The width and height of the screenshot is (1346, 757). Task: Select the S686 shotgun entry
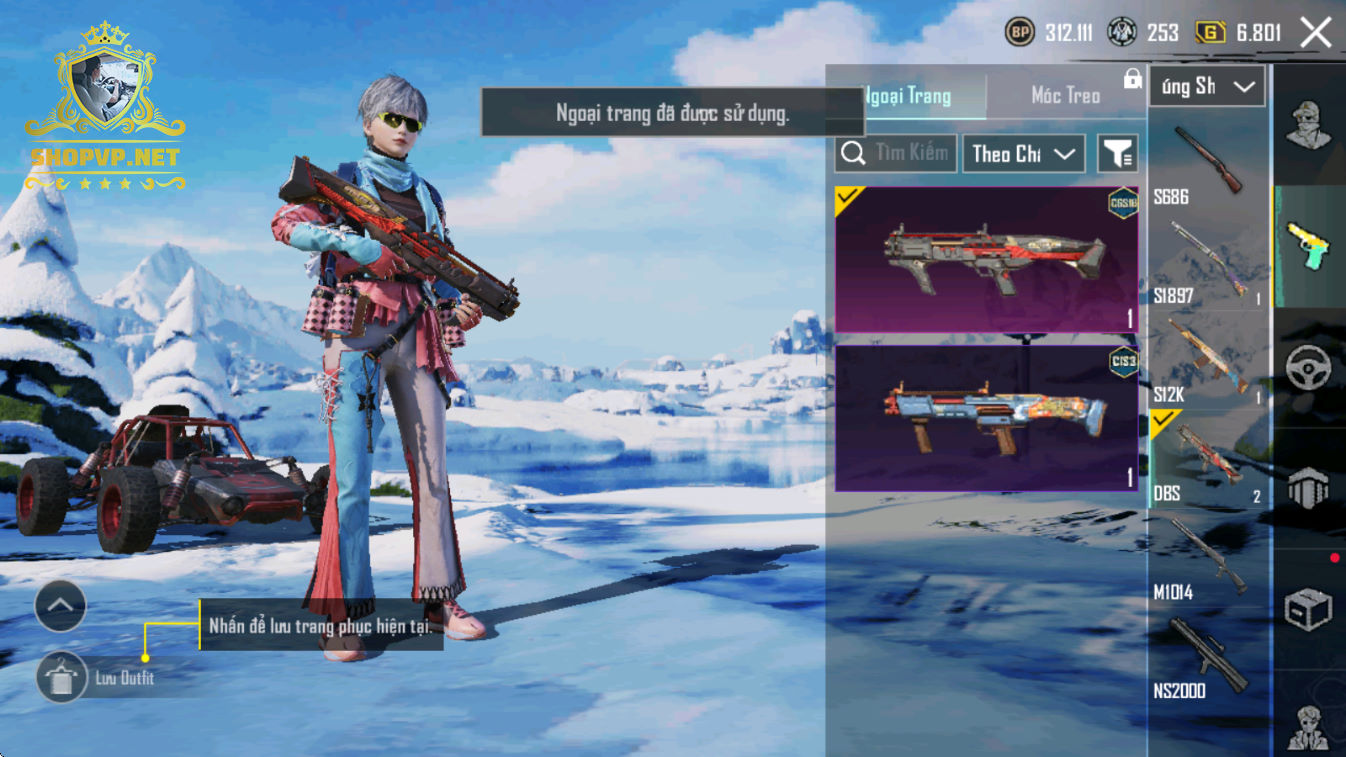click(1207, 165)
